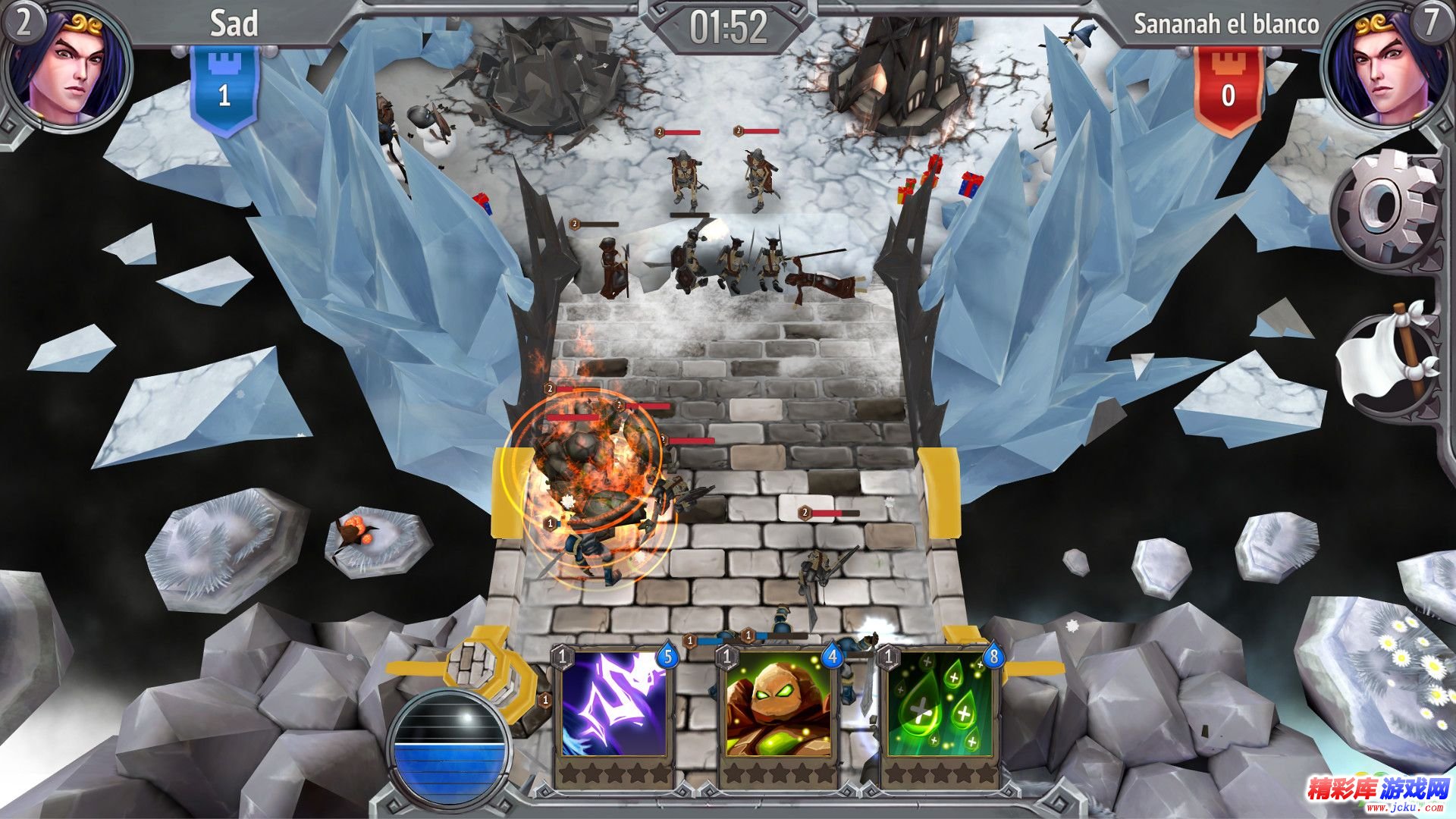
Task: Select the purple lightning spell card
Action: pyautogui.click(x=613, y=704)
